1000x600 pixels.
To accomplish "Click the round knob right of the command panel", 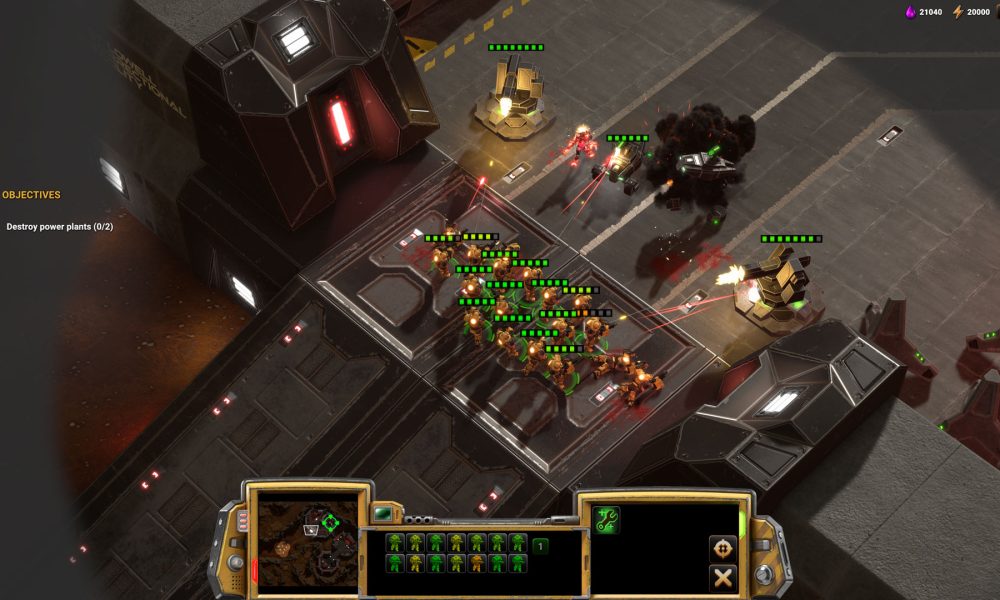I will [x=763, y=573].
